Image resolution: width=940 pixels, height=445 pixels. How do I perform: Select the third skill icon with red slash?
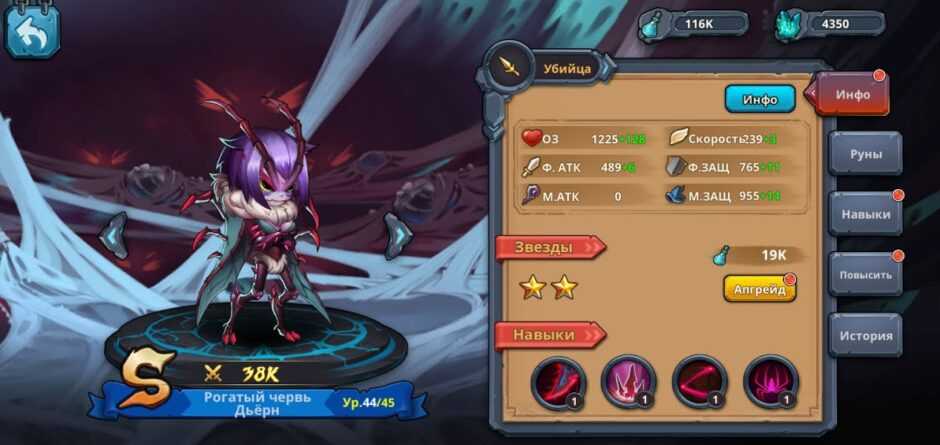coord(699,381)
